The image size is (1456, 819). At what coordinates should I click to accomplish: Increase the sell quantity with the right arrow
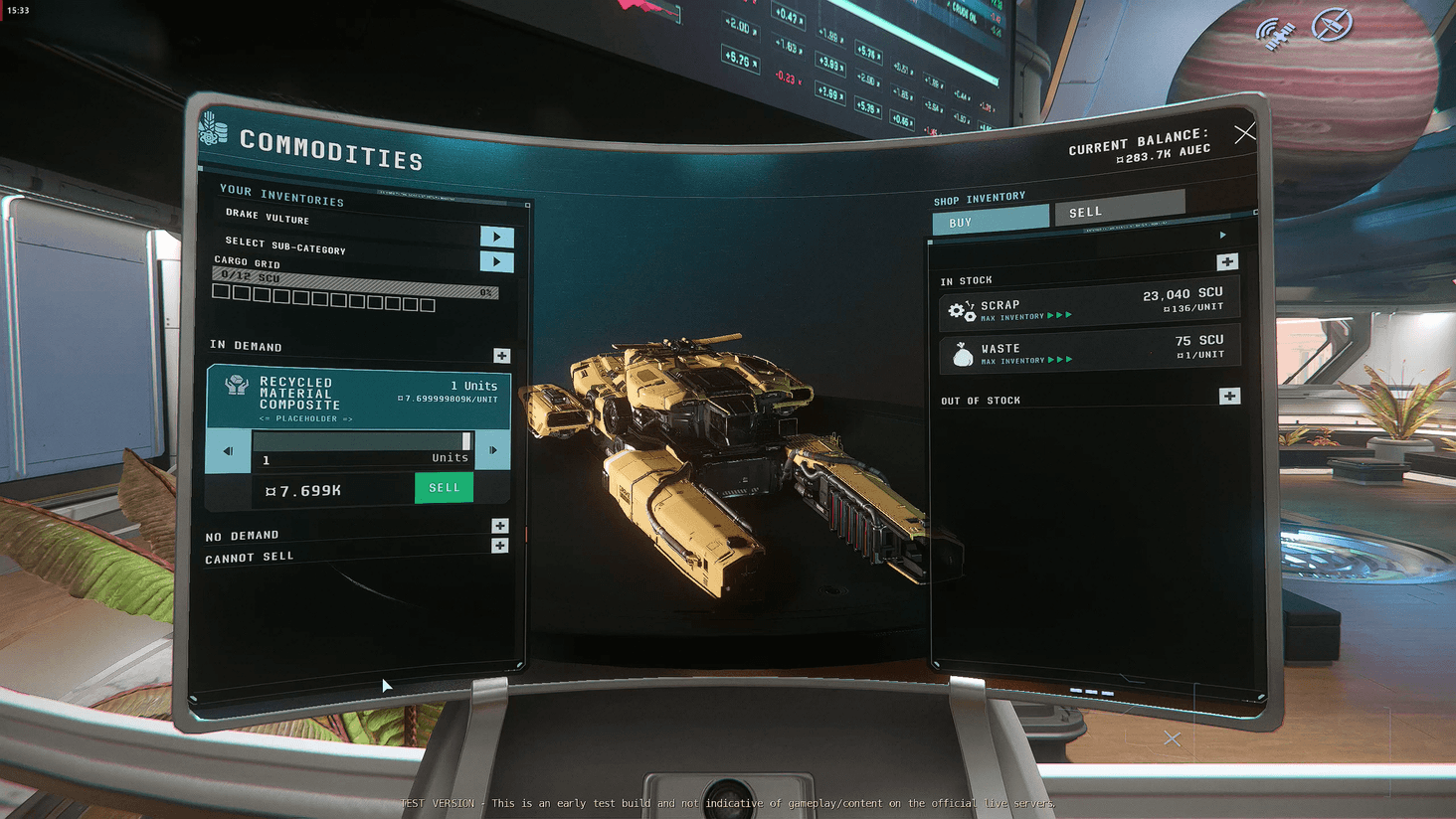pyautogui.click(x=492, y=450)
